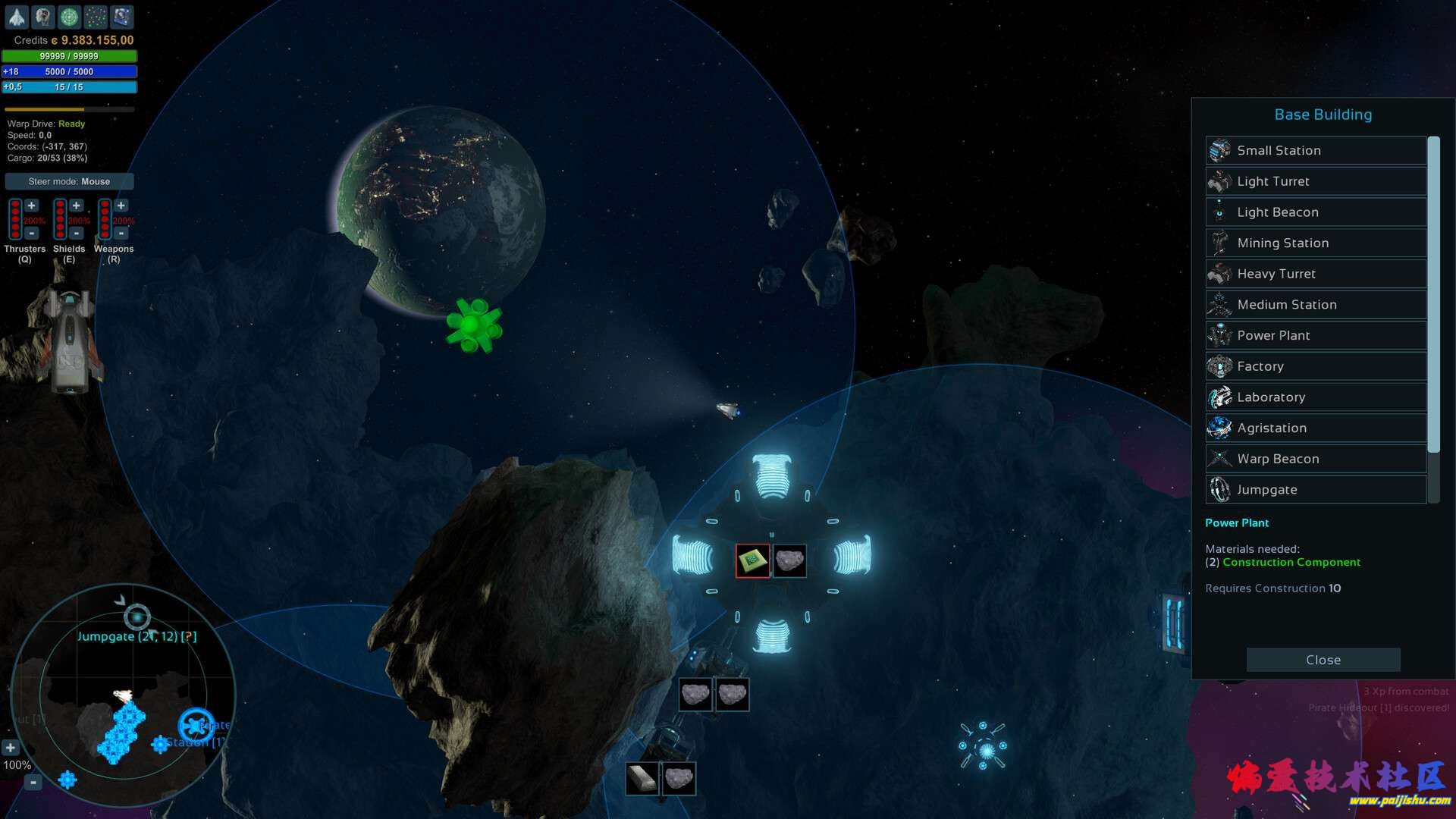This screenshot has height=819, width=1456.
Task: Select Warp Beacon in the list
Action: click(x=1316, y=459)
